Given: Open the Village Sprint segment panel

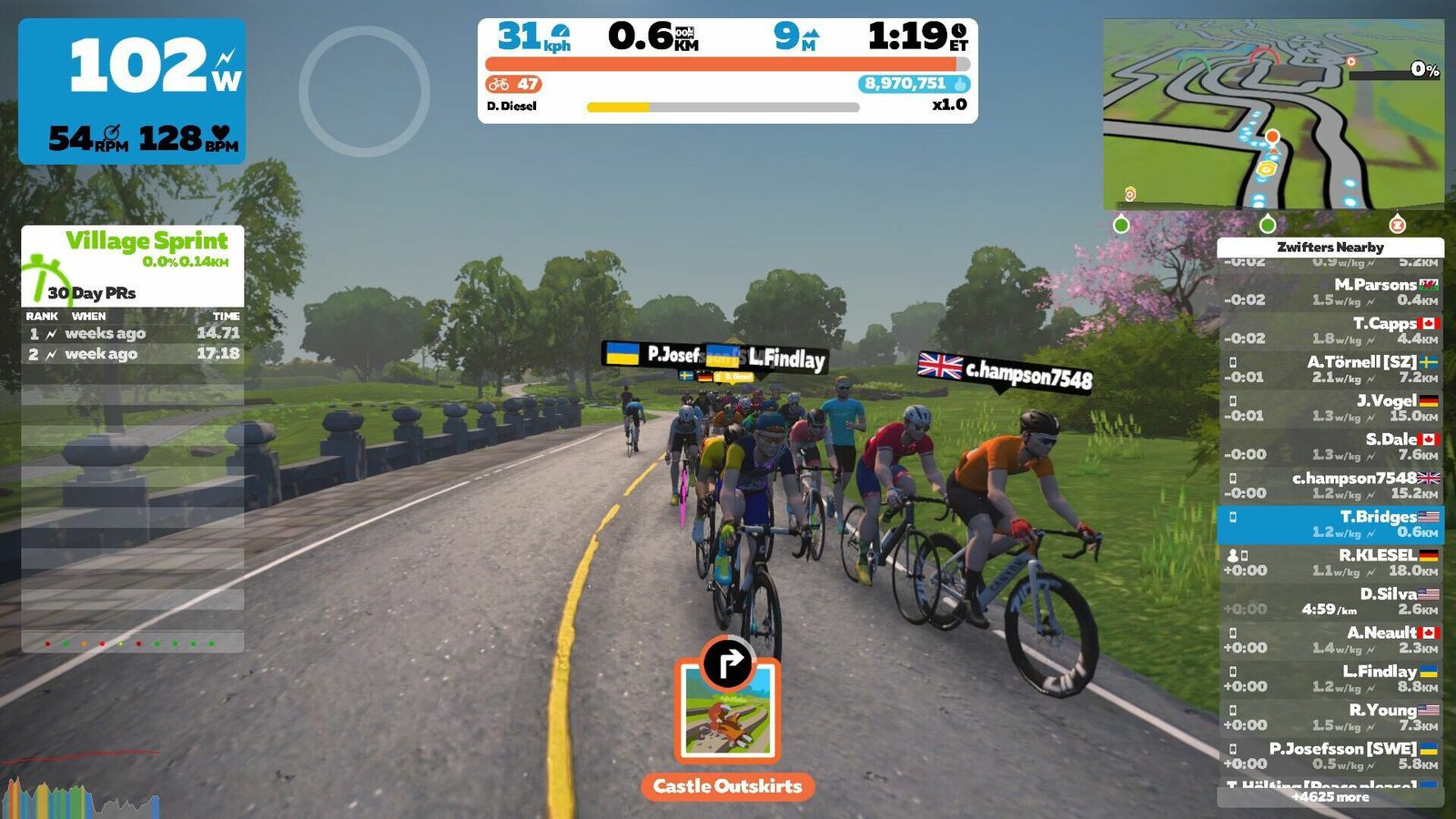Looking at the screenshot, I should (x=133, y=265).
